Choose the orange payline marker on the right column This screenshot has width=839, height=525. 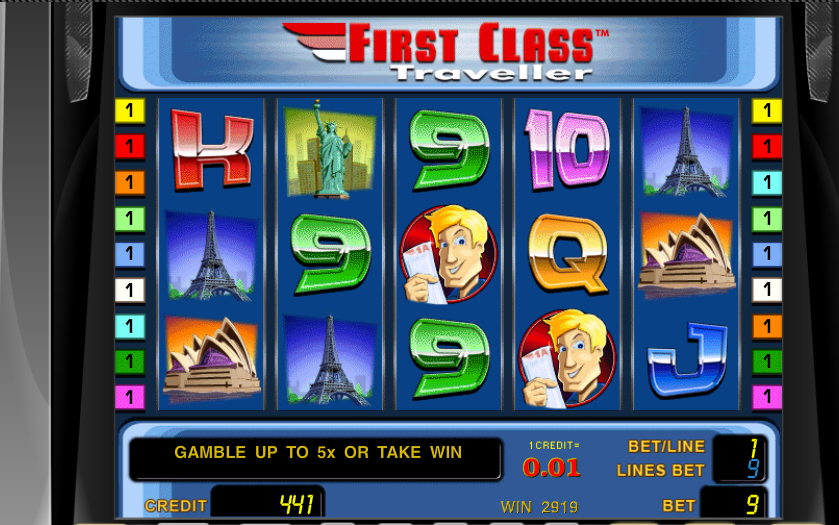[767, 326]
